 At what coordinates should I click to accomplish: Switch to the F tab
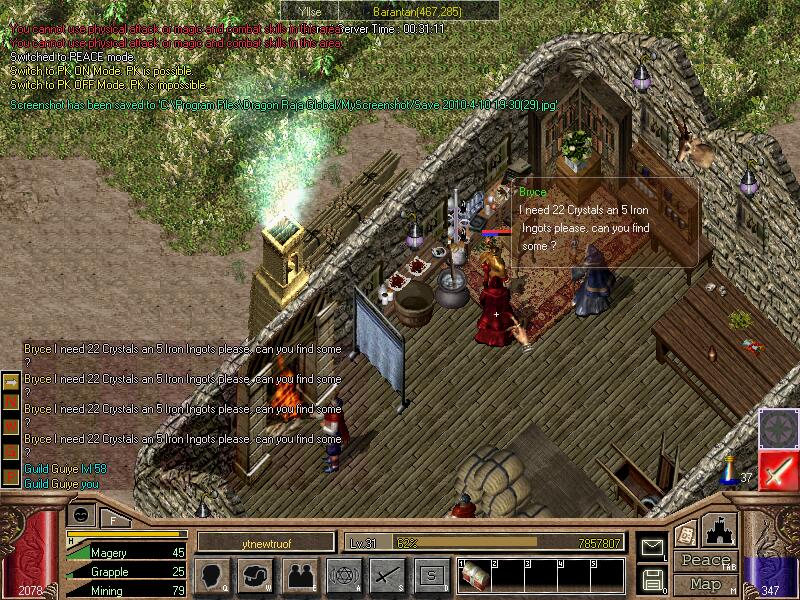tap(112, 518)
